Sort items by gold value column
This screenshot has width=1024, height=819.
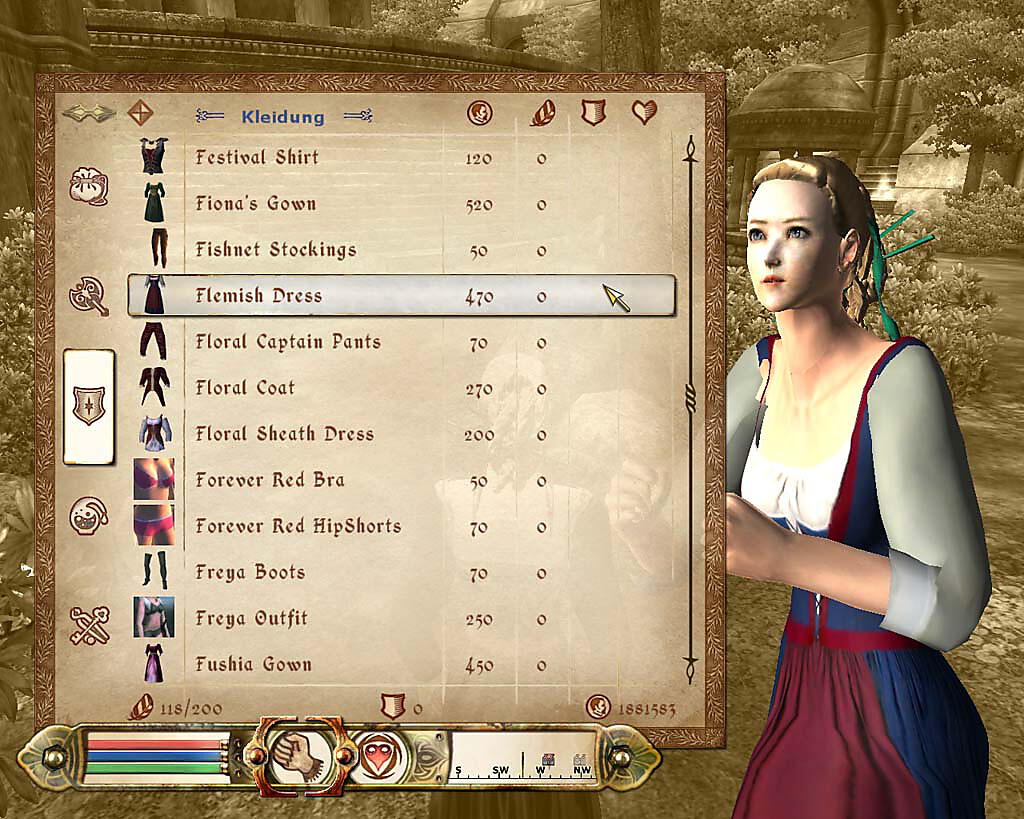(x=480, y=112)
